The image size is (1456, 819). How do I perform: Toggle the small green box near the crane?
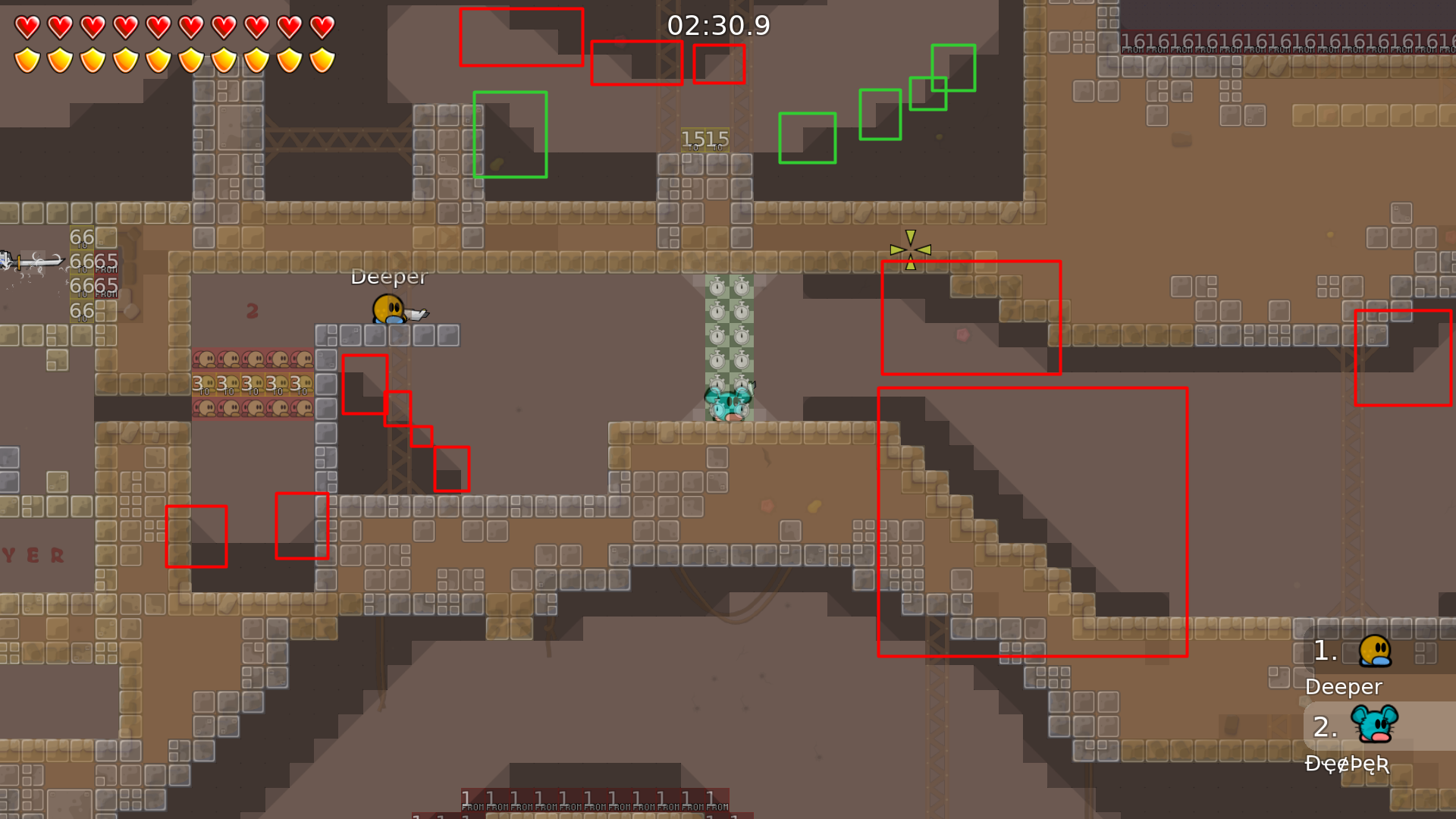coord(807,138)
